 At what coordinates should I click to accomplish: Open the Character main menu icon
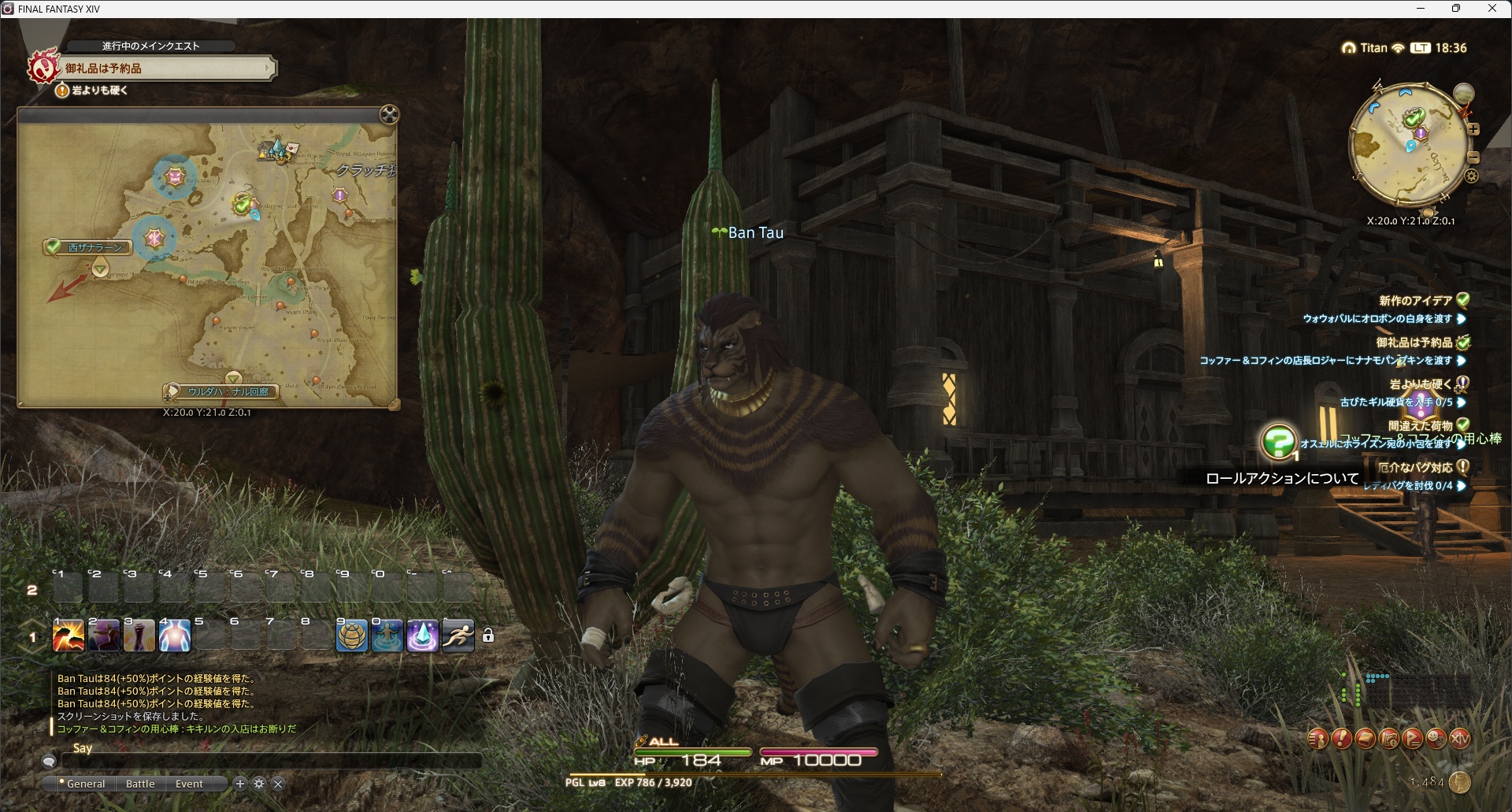coord(1317,739)
